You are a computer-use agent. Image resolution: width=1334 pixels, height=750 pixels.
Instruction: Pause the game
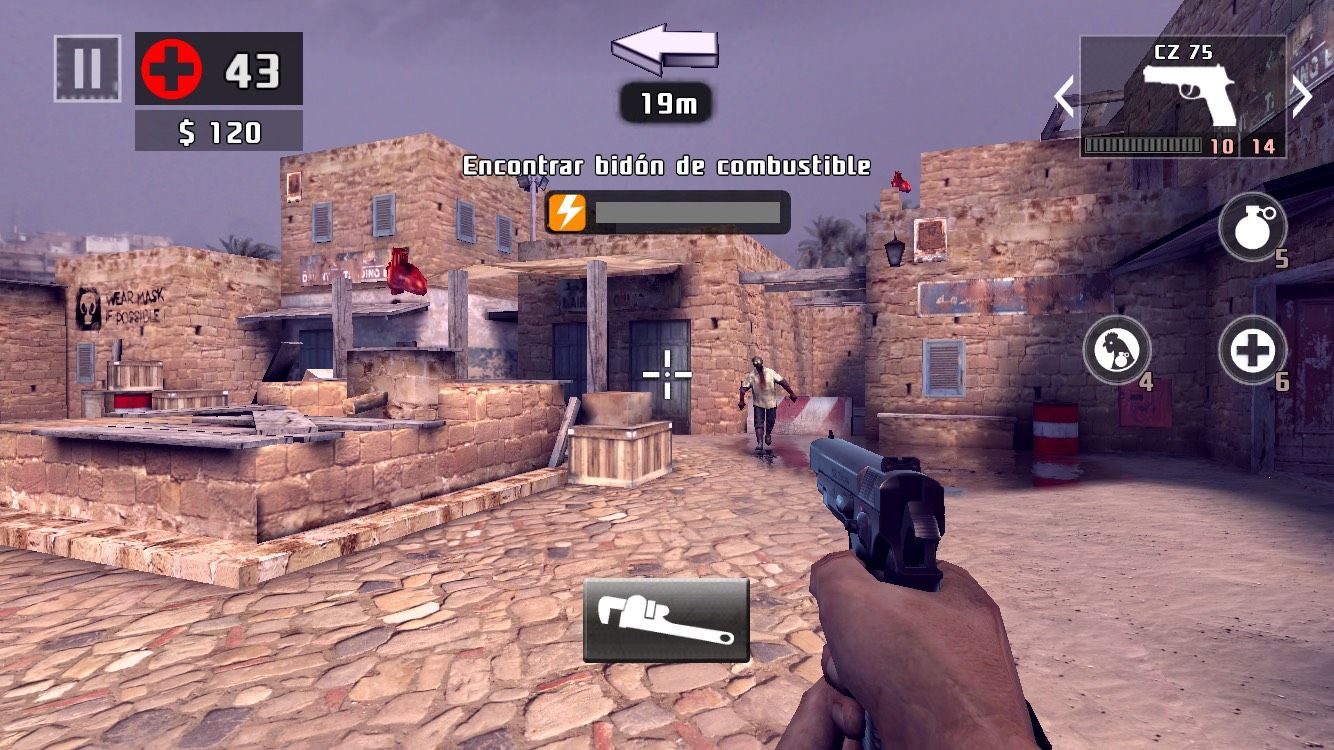(x=87, y=68)
